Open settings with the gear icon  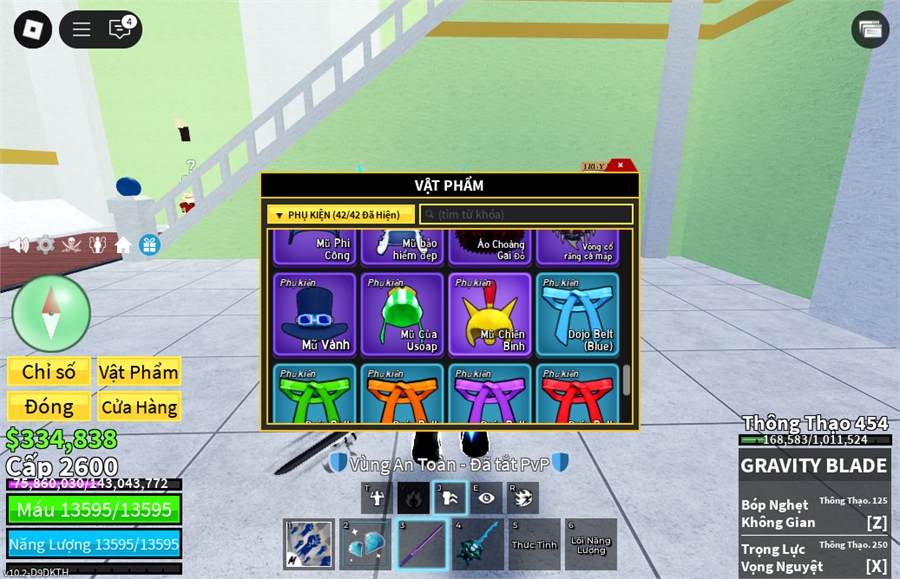45,244
